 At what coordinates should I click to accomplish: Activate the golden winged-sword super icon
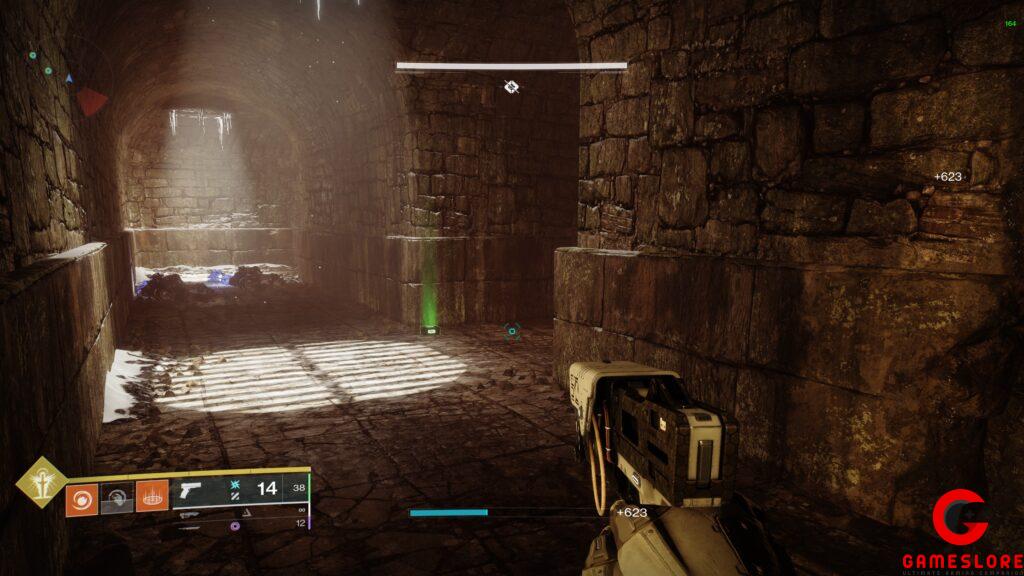point(41,483)
